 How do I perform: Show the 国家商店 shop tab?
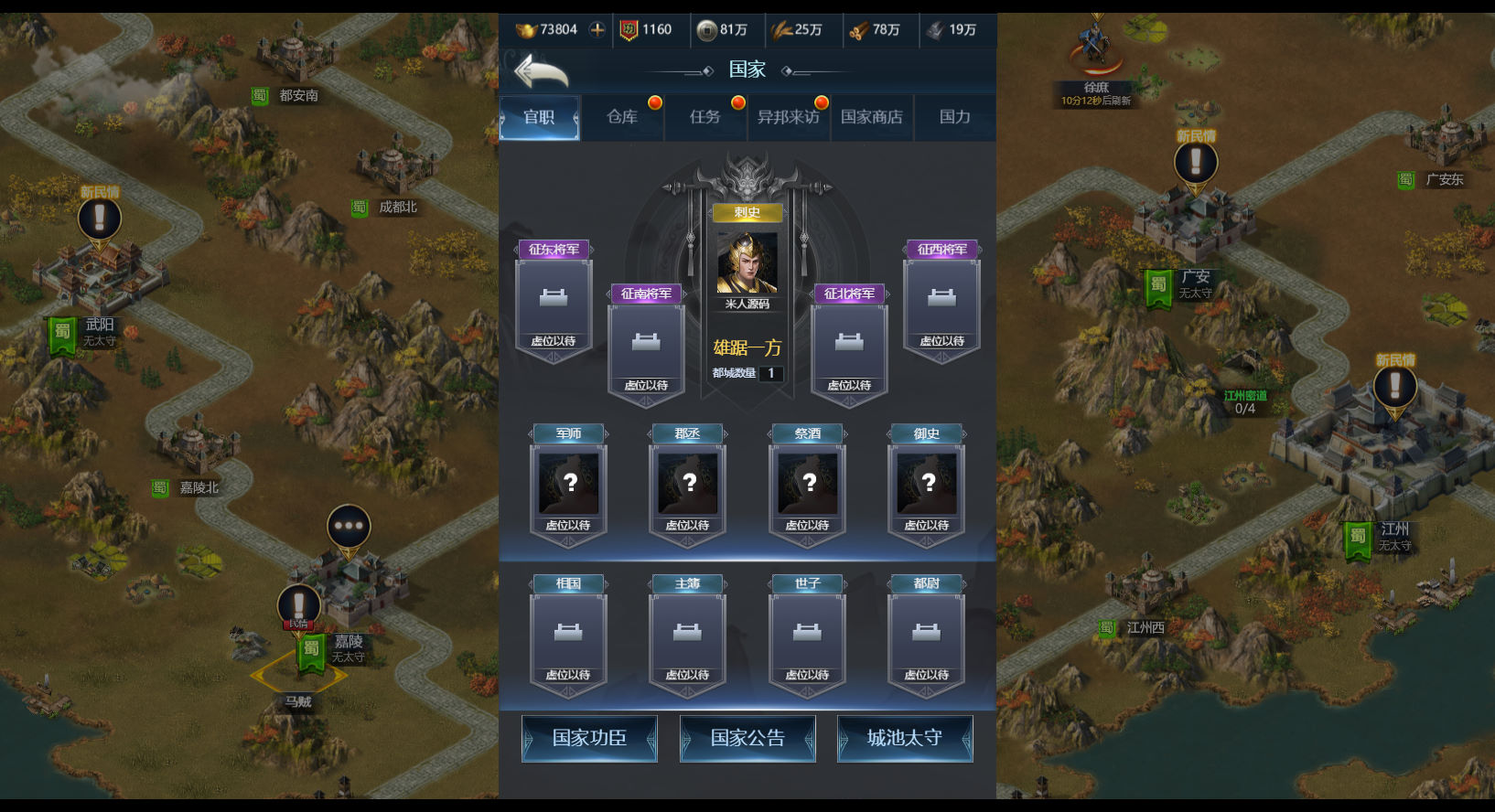tap(871, 117)
